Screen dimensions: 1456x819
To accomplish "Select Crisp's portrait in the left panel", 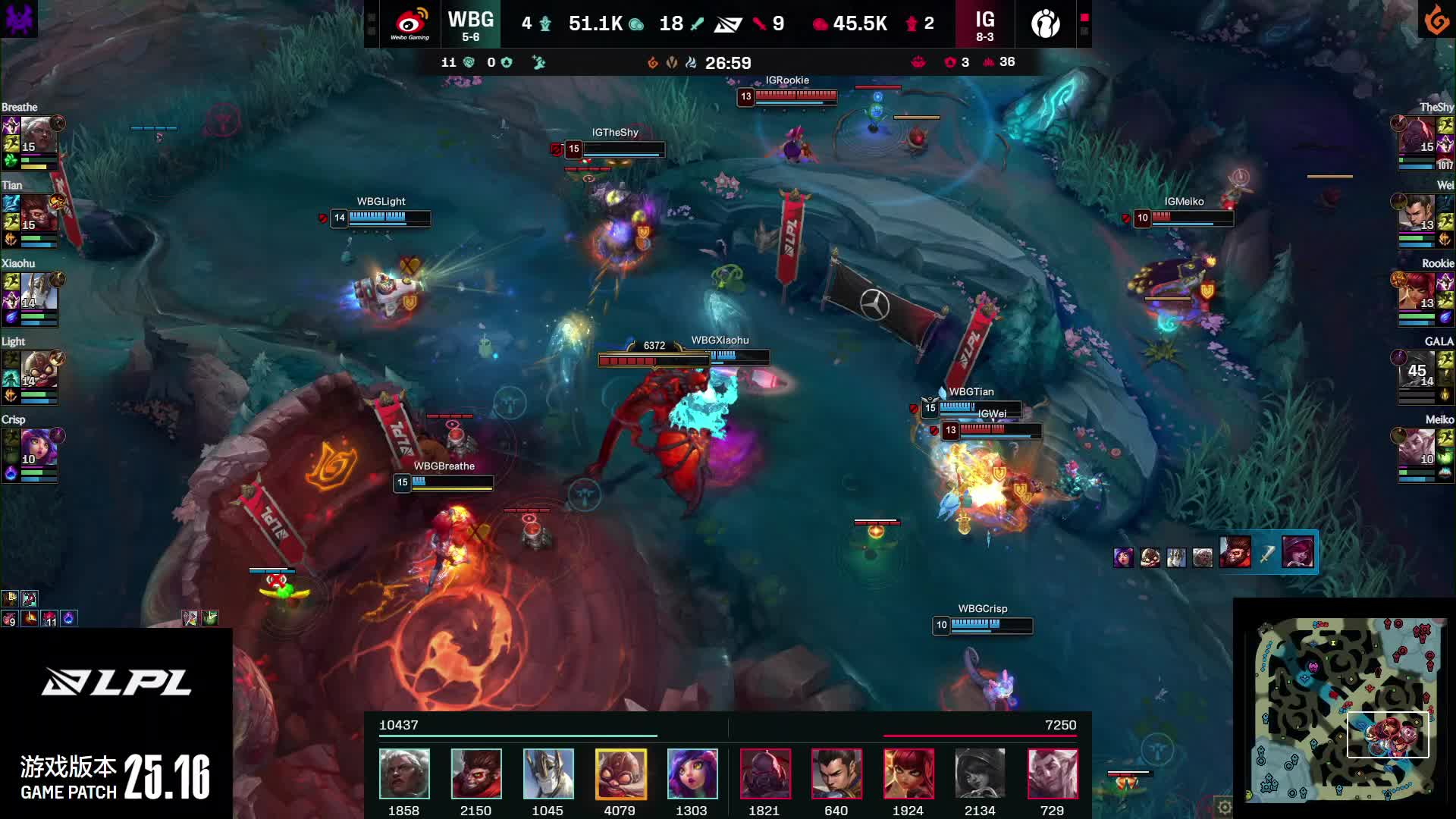I will 39,449.
